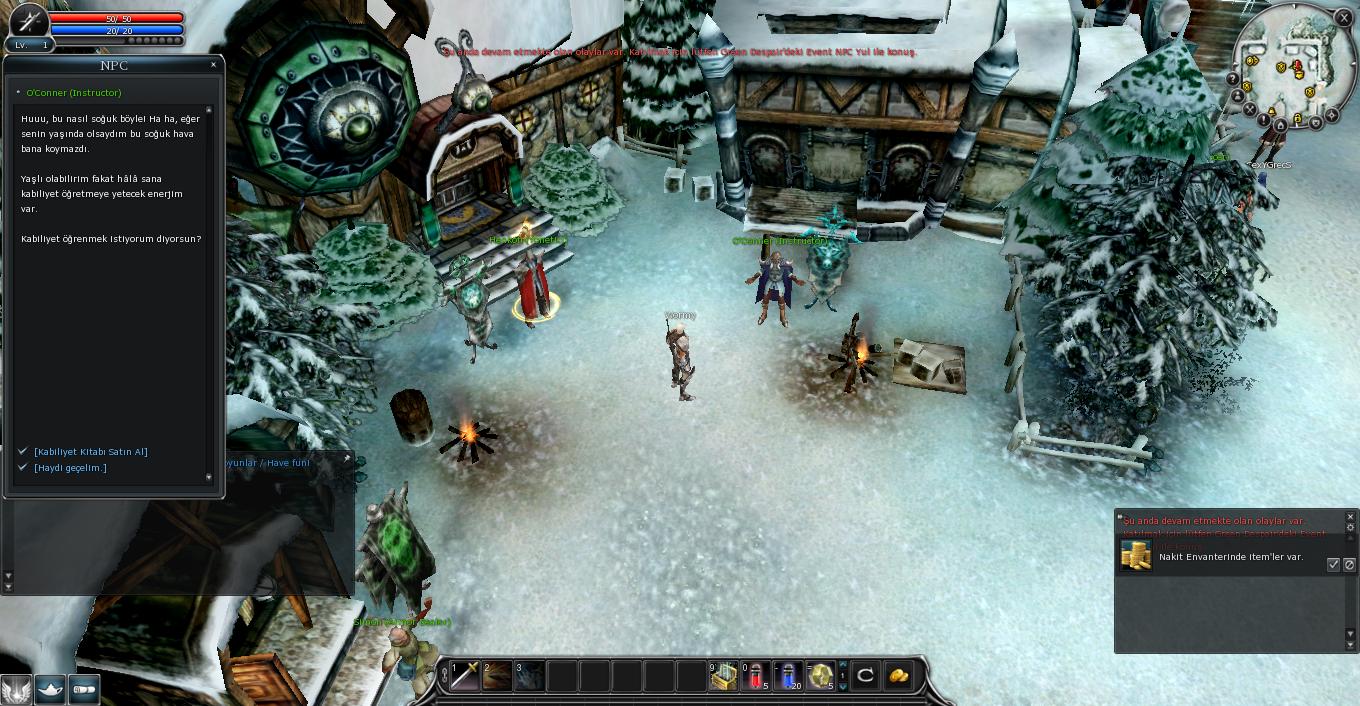Open the treasure chest item in slot 9
The image size is (1360, 706).
click(723, 676)
